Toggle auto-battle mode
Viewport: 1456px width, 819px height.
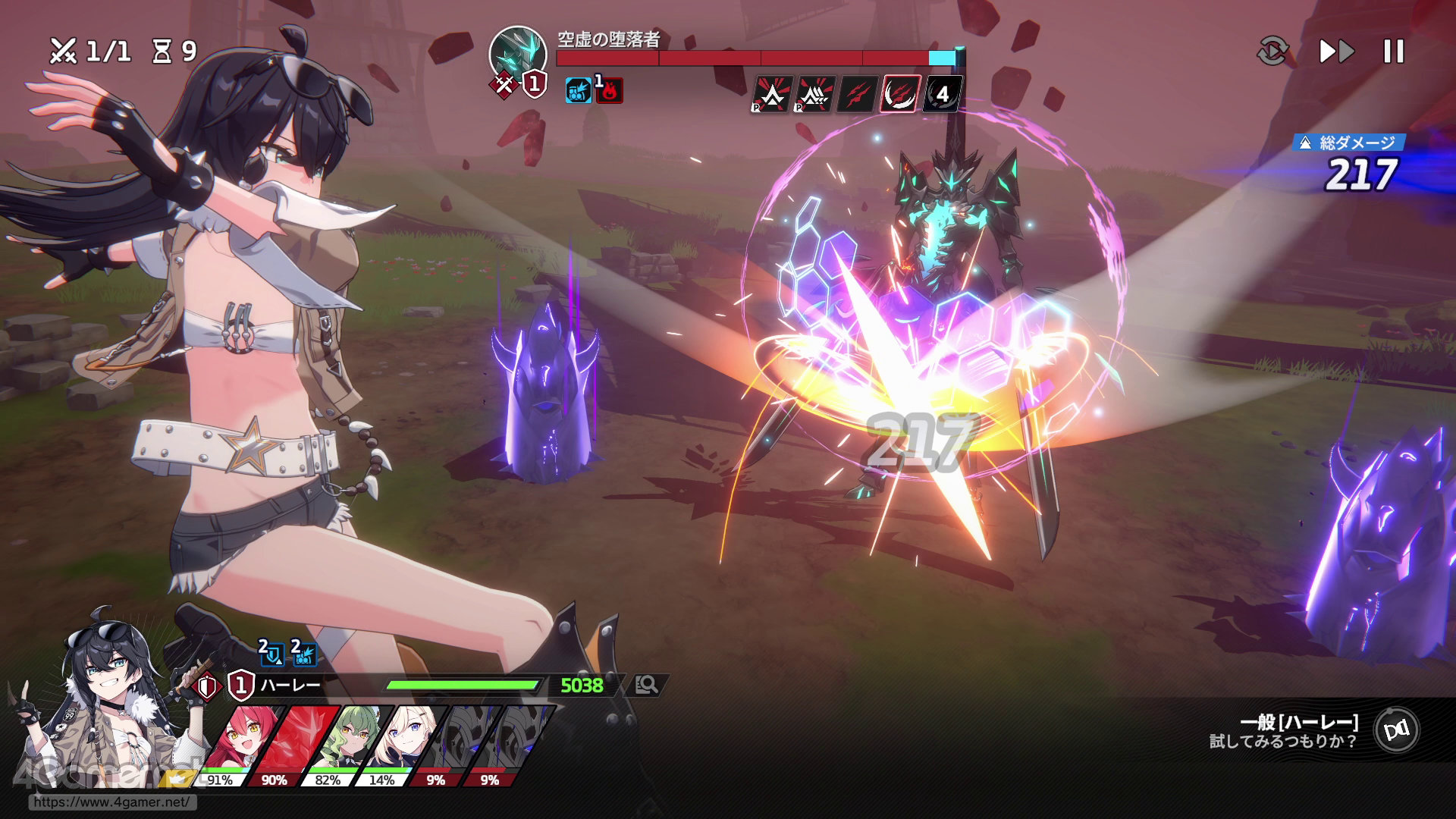click(1272, 52)
